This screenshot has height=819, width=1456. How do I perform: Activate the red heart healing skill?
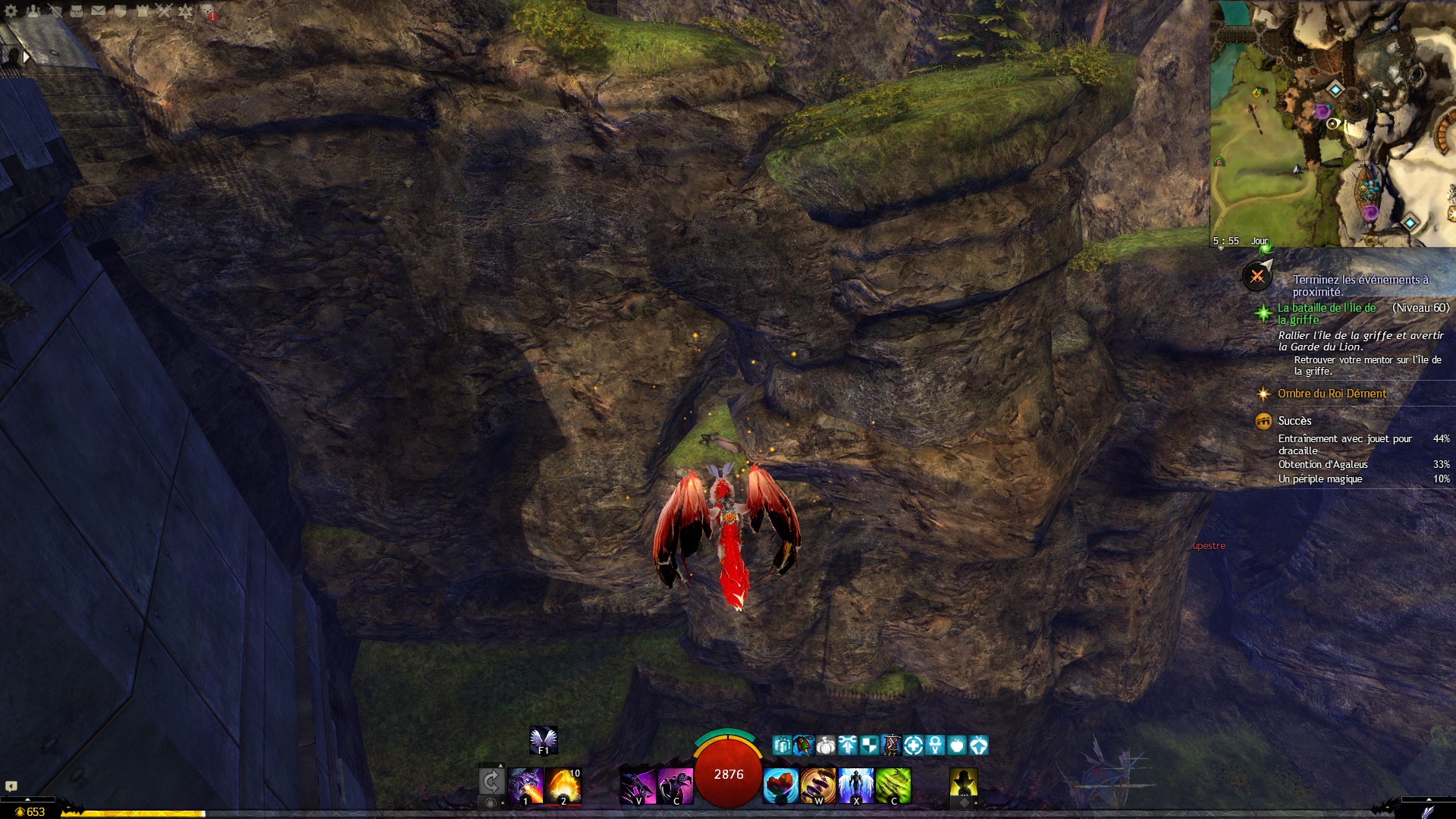click(780, 786)
